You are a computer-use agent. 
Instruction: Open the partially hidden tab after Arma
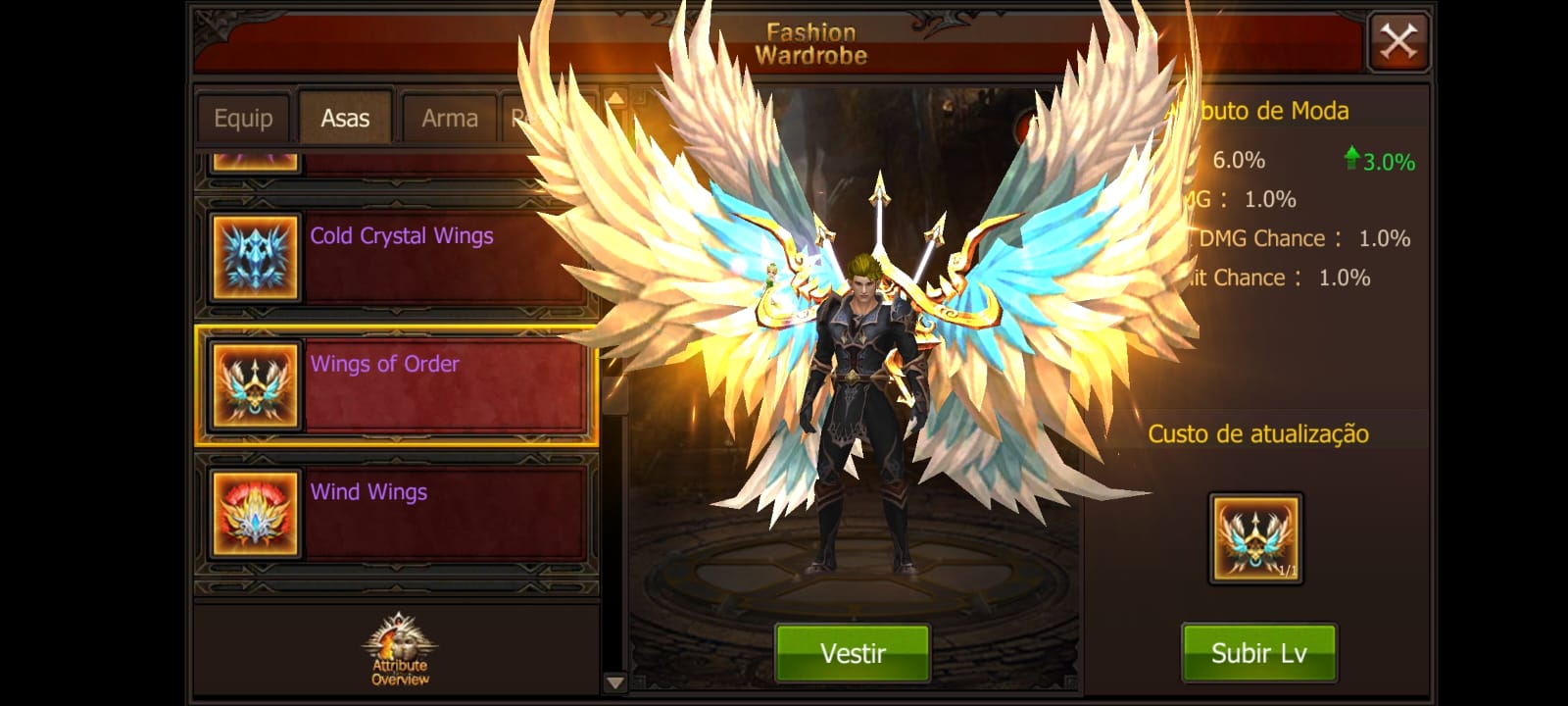click(x=541, y=117)
